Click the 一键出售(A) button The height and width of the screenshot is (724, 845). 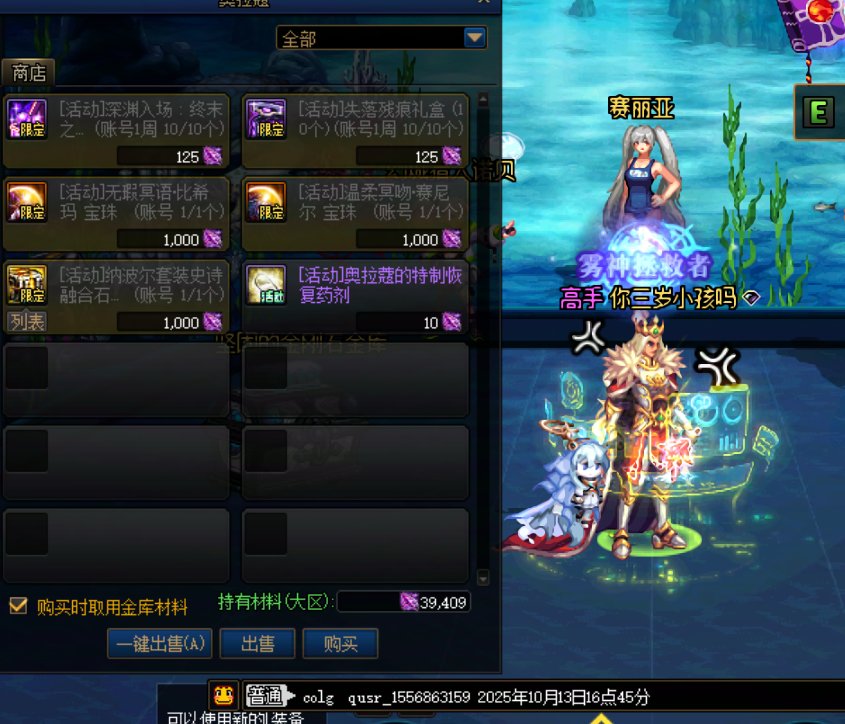[x=160, y=644]
